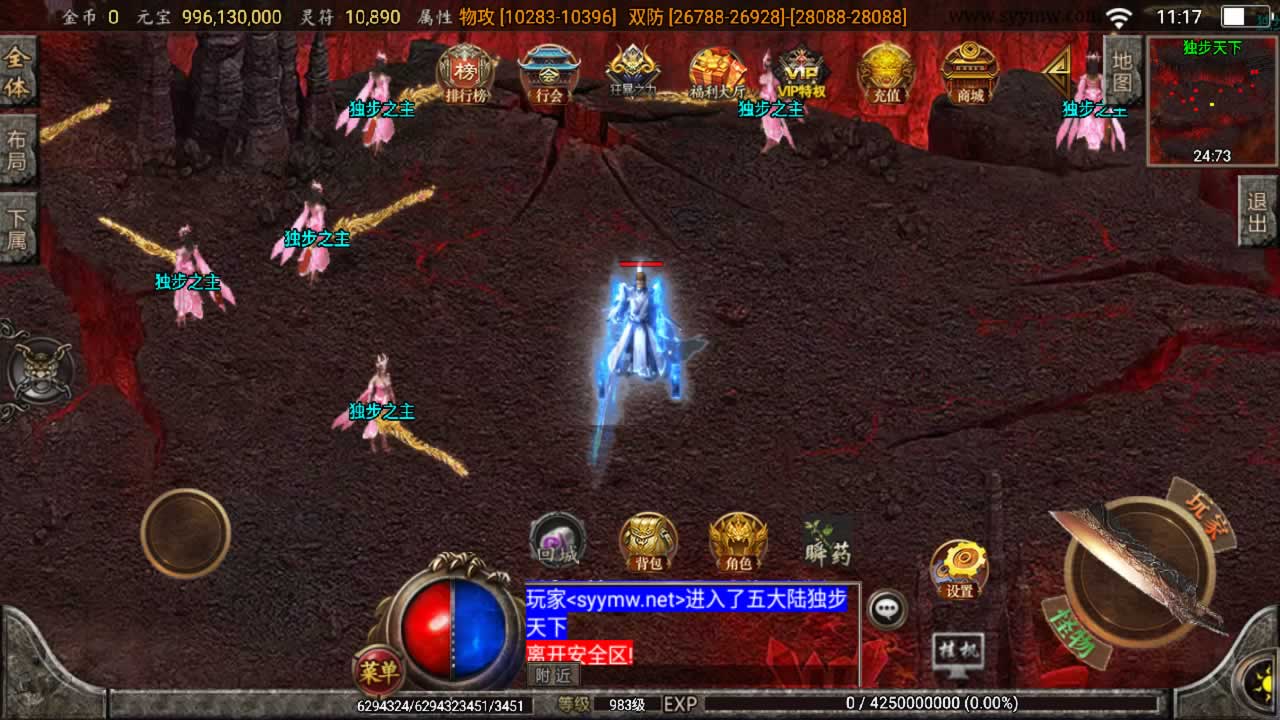Open the 充值 recharge icon
Screen dimensions: 1280x720
[886, 75]
